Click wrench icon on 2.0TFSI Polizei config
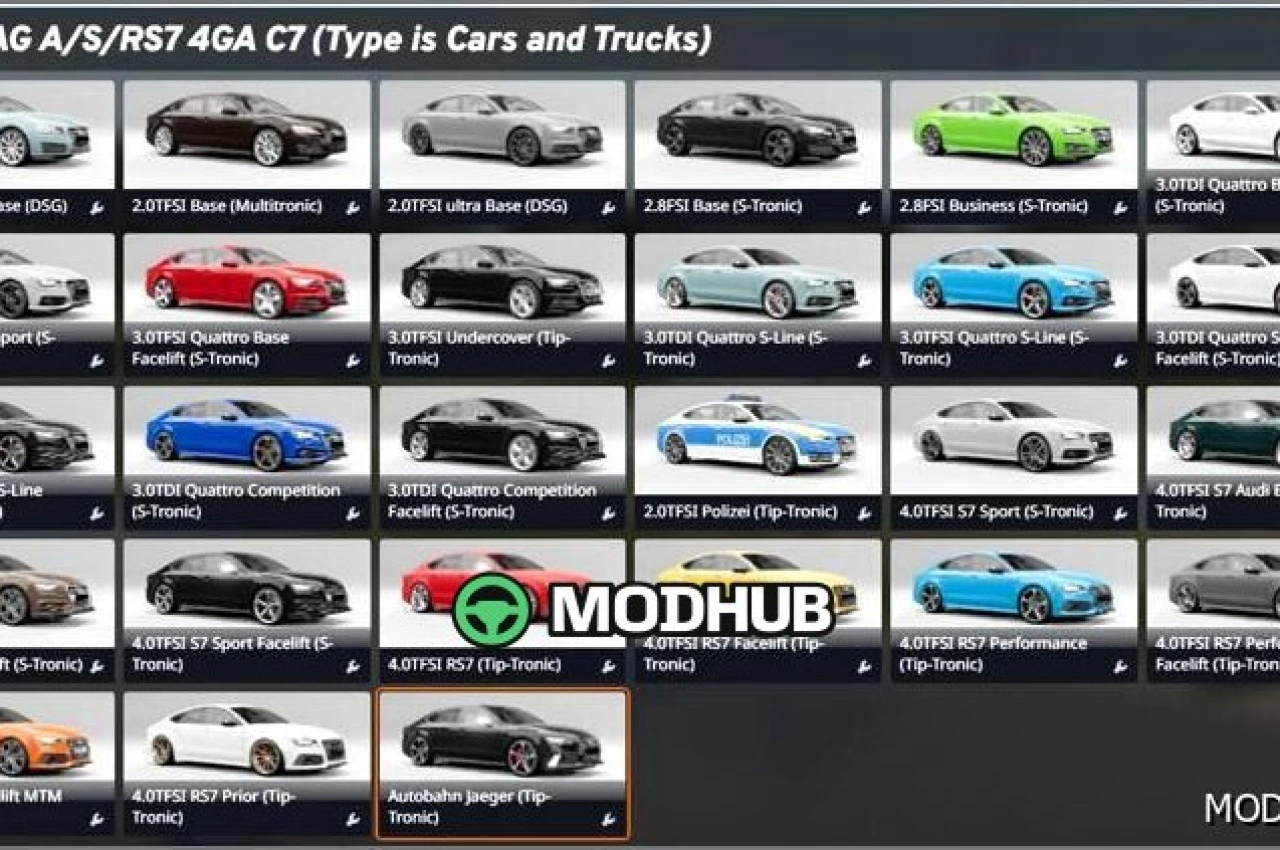This screenshot has width=1280, height=850. [865, 514]
